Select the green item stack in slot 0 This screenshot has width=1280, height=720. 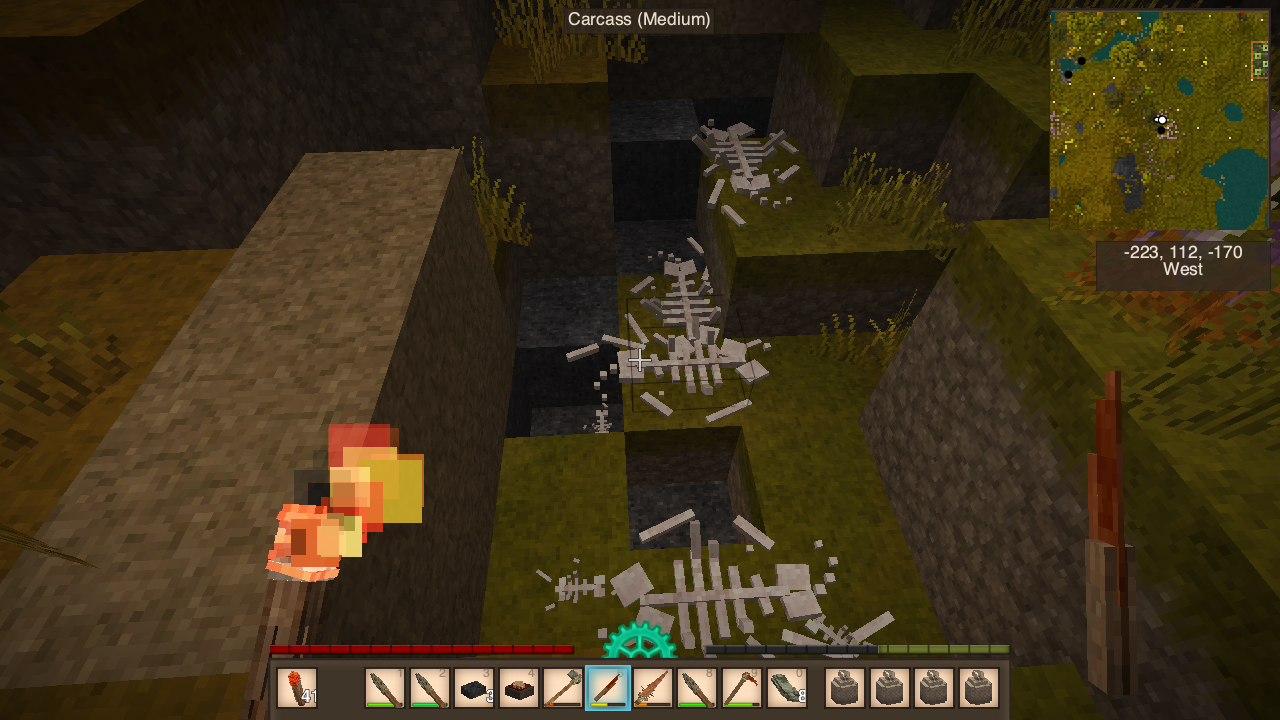click(786, 688)
